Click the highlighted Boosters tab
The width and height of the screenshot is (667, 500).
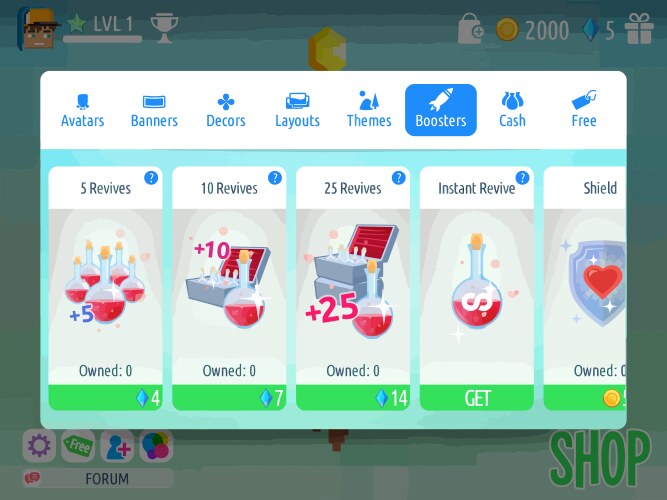(x=441, y=110)
